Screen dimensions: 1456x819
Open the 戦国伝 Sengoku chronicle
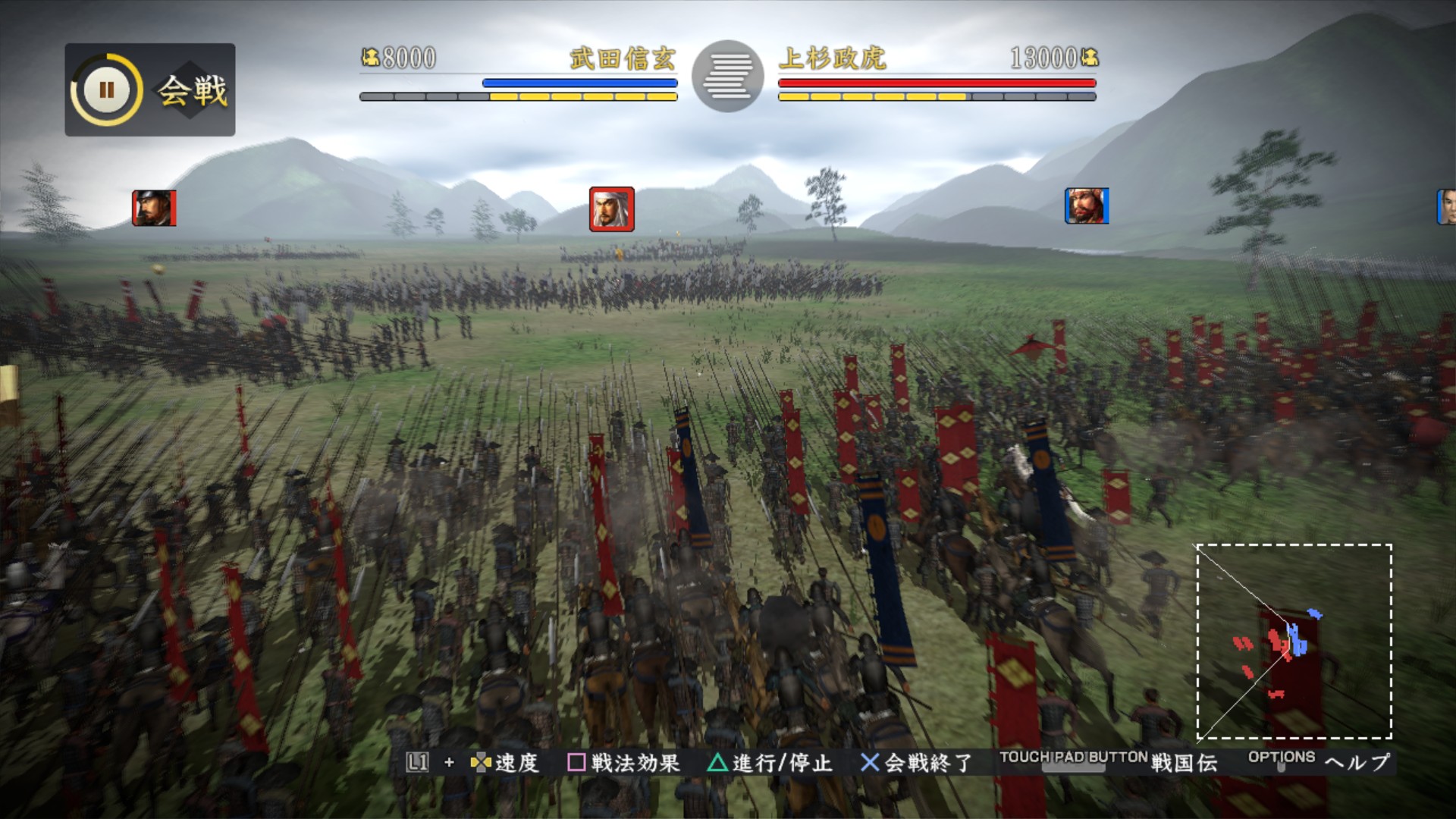[x=1183, y=762]
